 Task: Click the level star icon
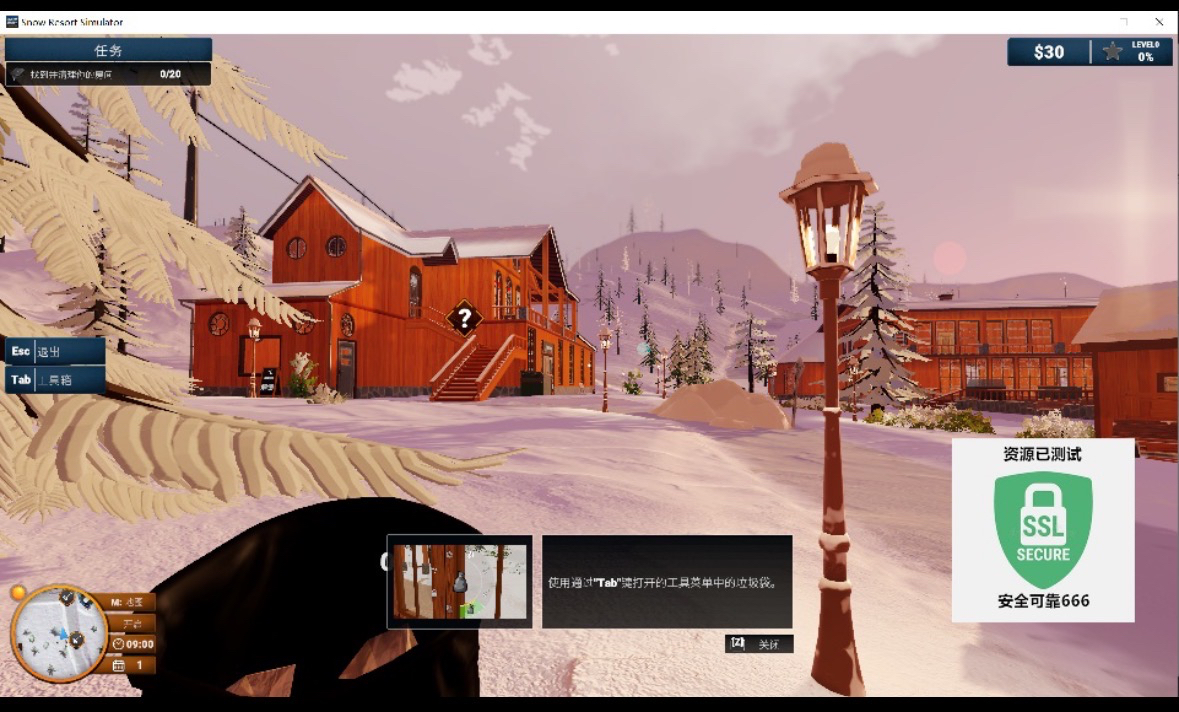pyautogui.click(x=1112, y=52)
